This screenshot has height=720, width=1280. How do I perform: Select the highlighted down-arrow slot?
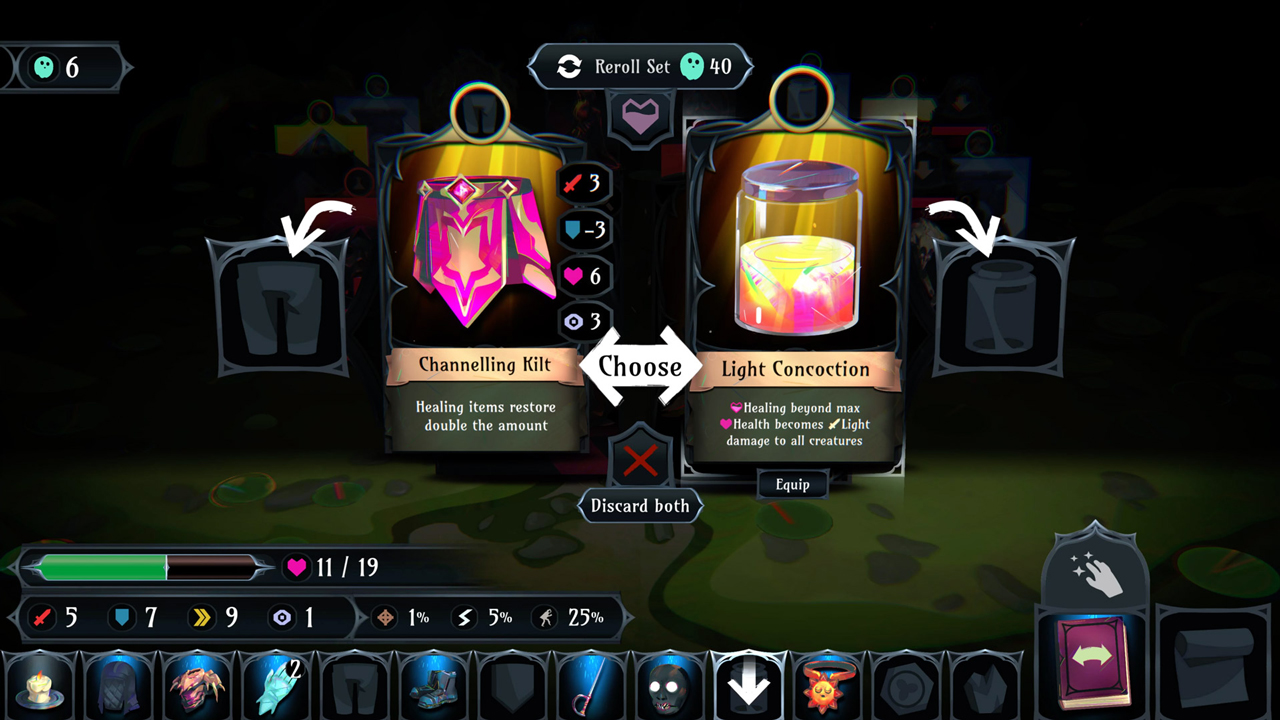749,687
